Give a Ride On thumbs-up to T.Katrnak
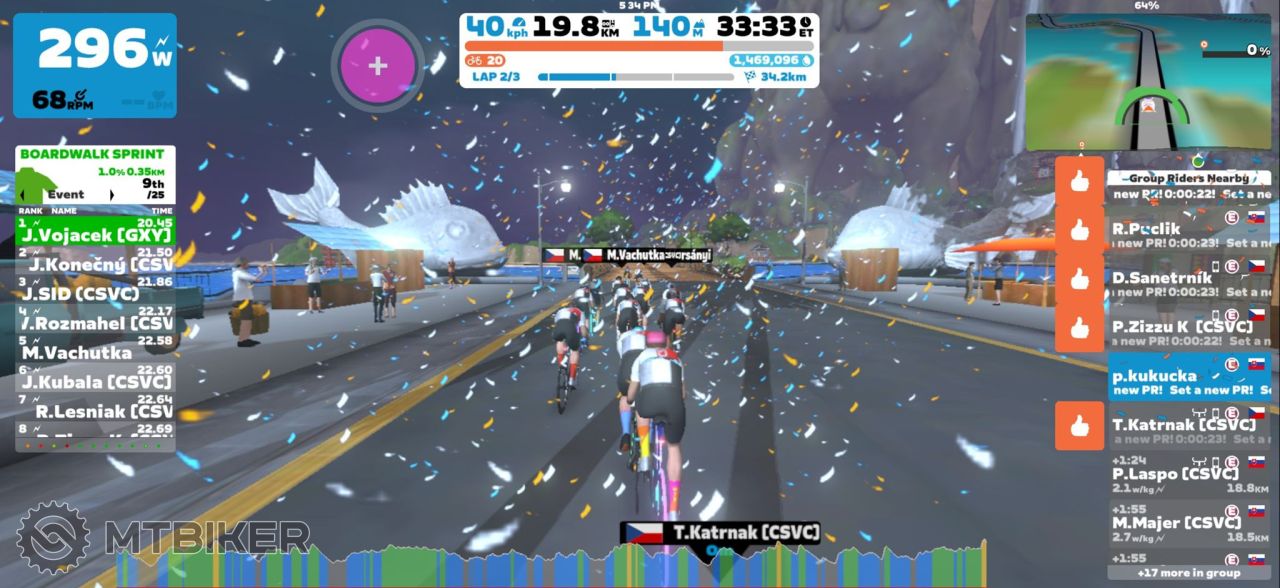This screenshot has height=588, width=1280. pyautogui.click(x=1079, y=426)
